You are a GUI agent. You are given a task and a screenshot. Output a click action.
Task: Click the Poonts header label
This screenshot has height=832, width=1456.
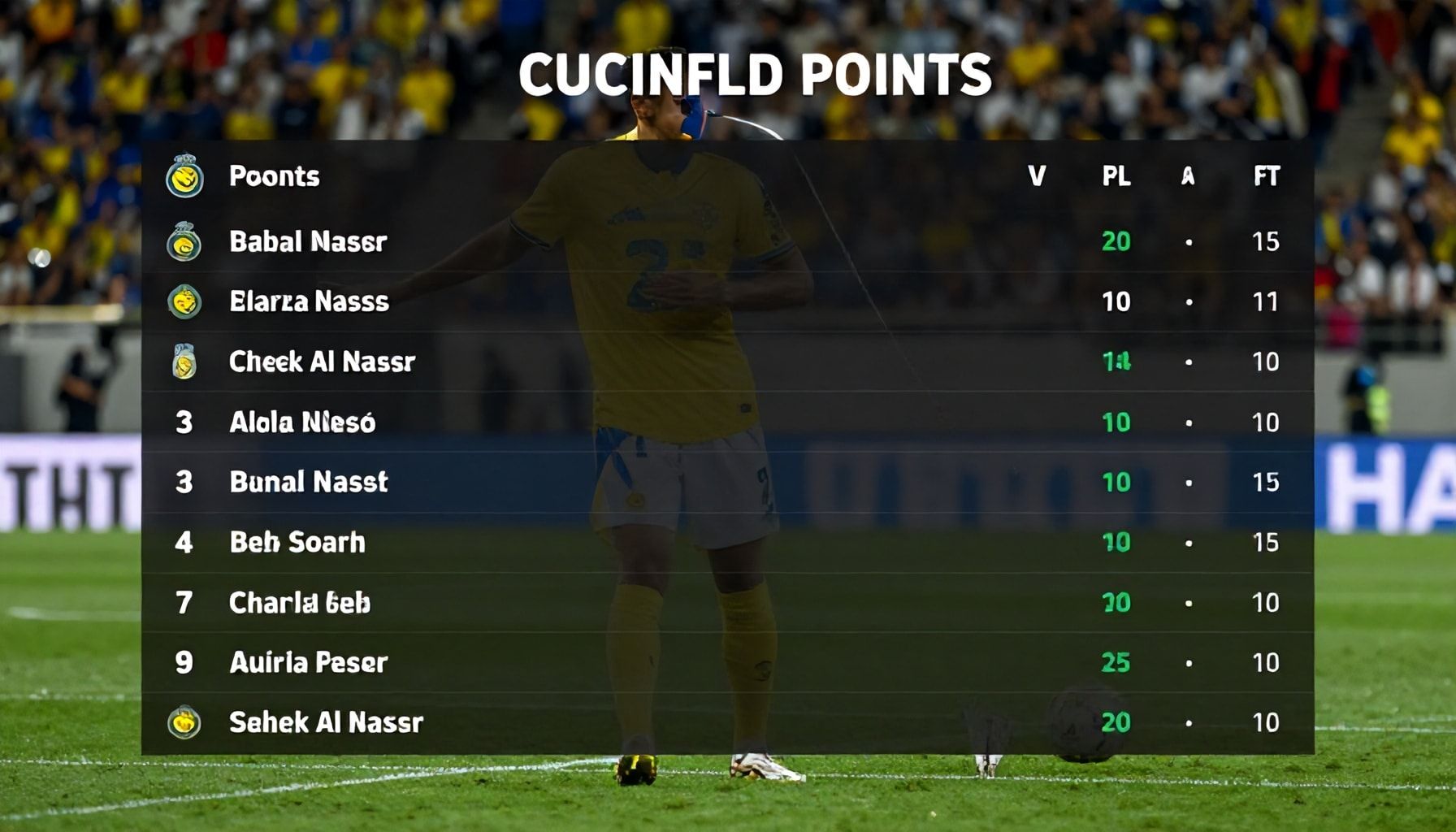tap(274, 176)
